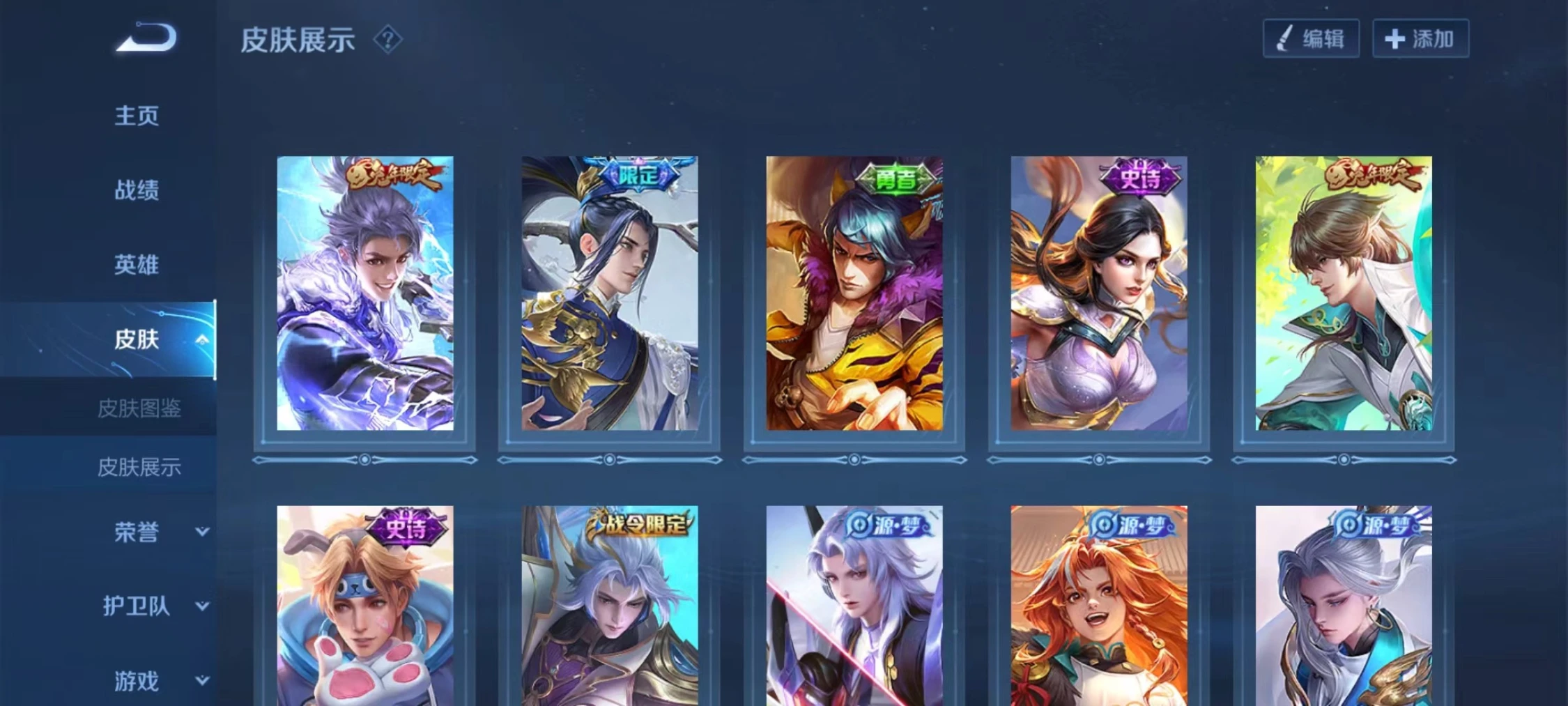Select the 勇者 tiger-jacket skin card

[x=854, y=293]
